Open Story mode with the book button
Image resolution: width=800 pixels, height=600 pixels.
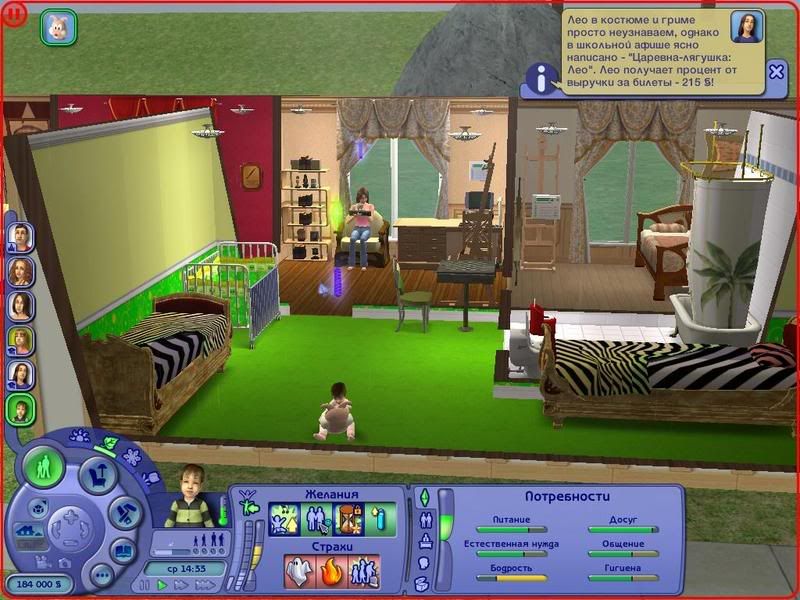coord(123,549)
